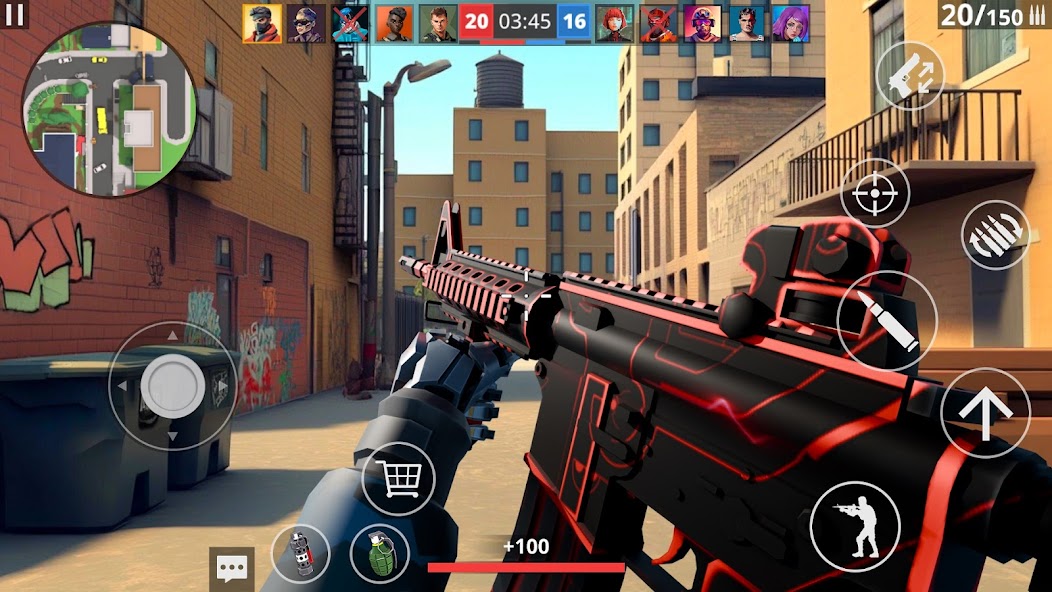Open the chat speech bubble
The height and width of the screenshot is (592, 1052).
pyautogui.click(x=232, y=570)
